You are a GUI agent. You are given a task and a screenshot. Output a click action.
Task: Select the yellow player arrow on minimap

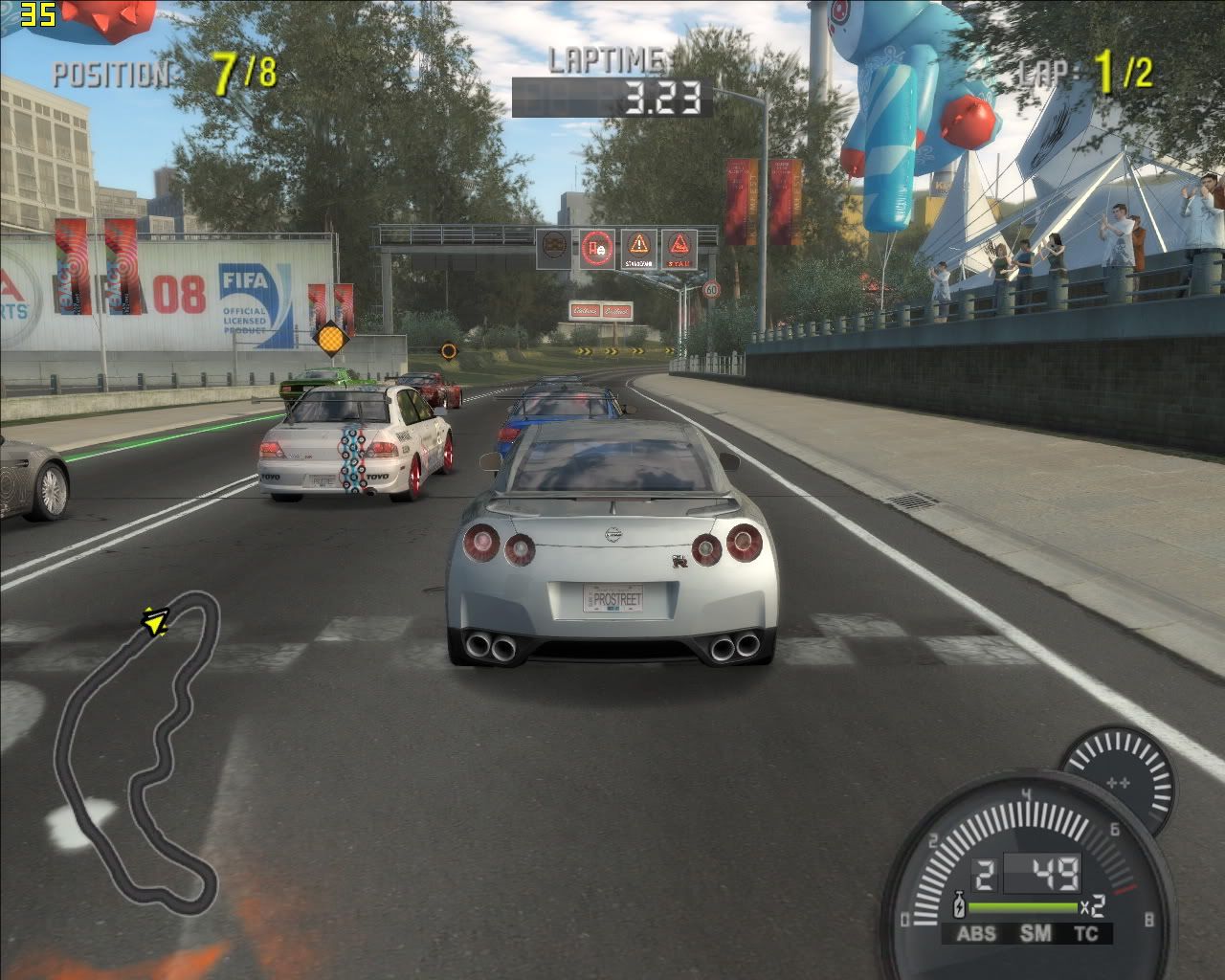pos(154,622)
